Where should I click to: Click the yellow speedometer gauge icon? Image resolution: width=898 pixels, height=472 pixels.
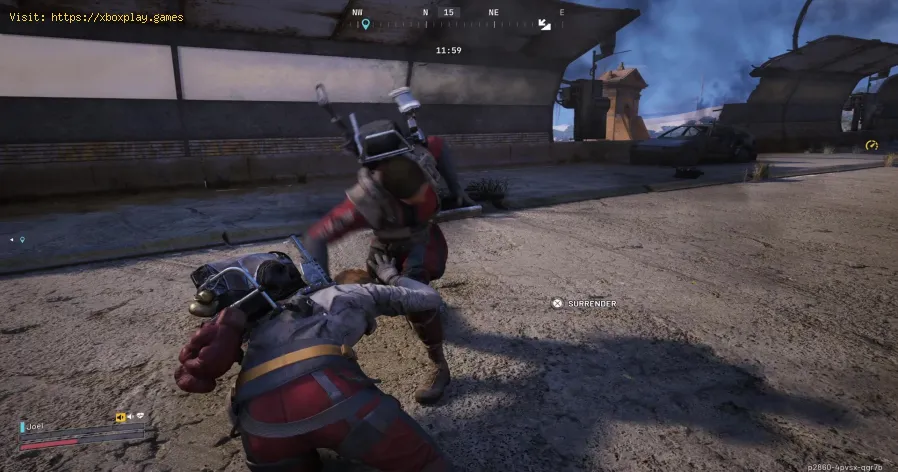tap(871, 145)
